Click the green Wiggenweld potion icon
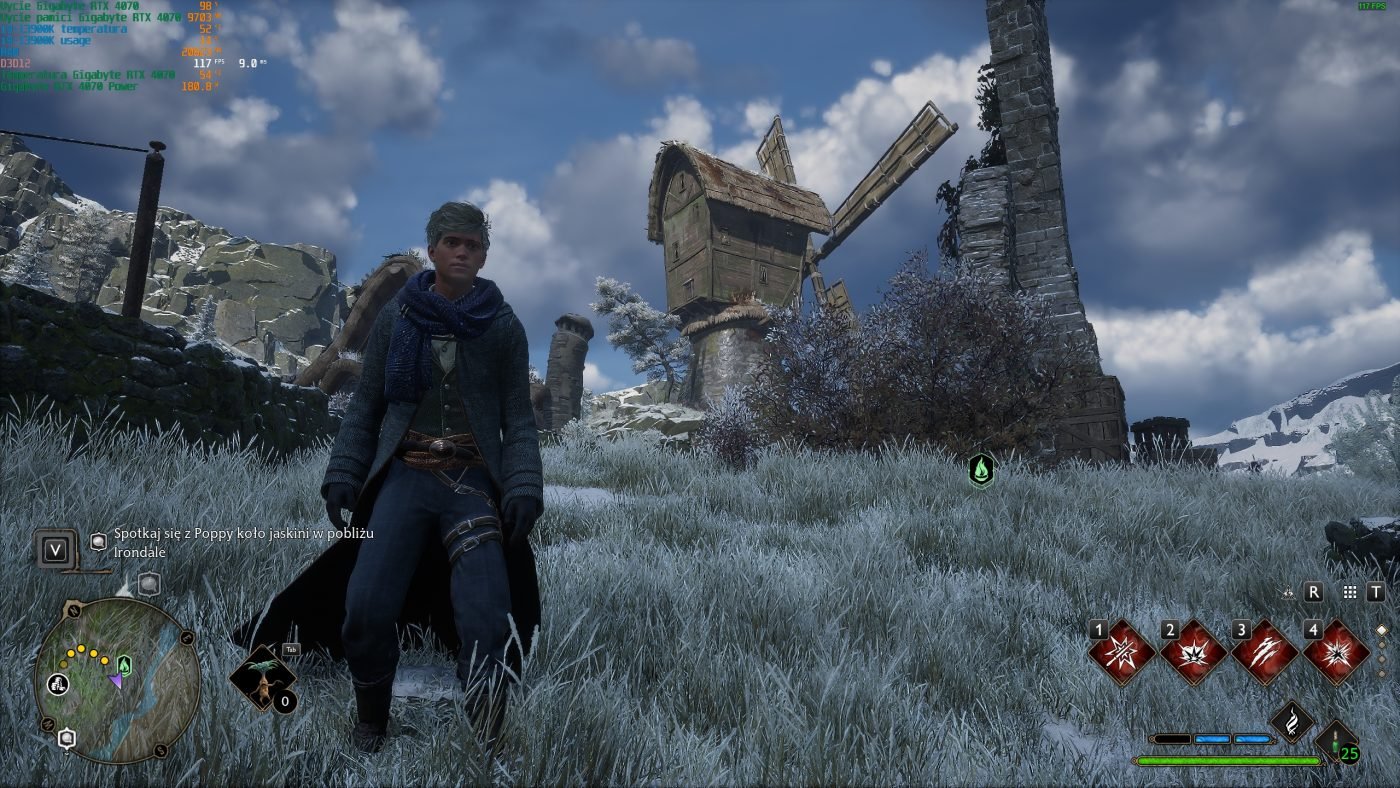 [x=1337, y=742]
